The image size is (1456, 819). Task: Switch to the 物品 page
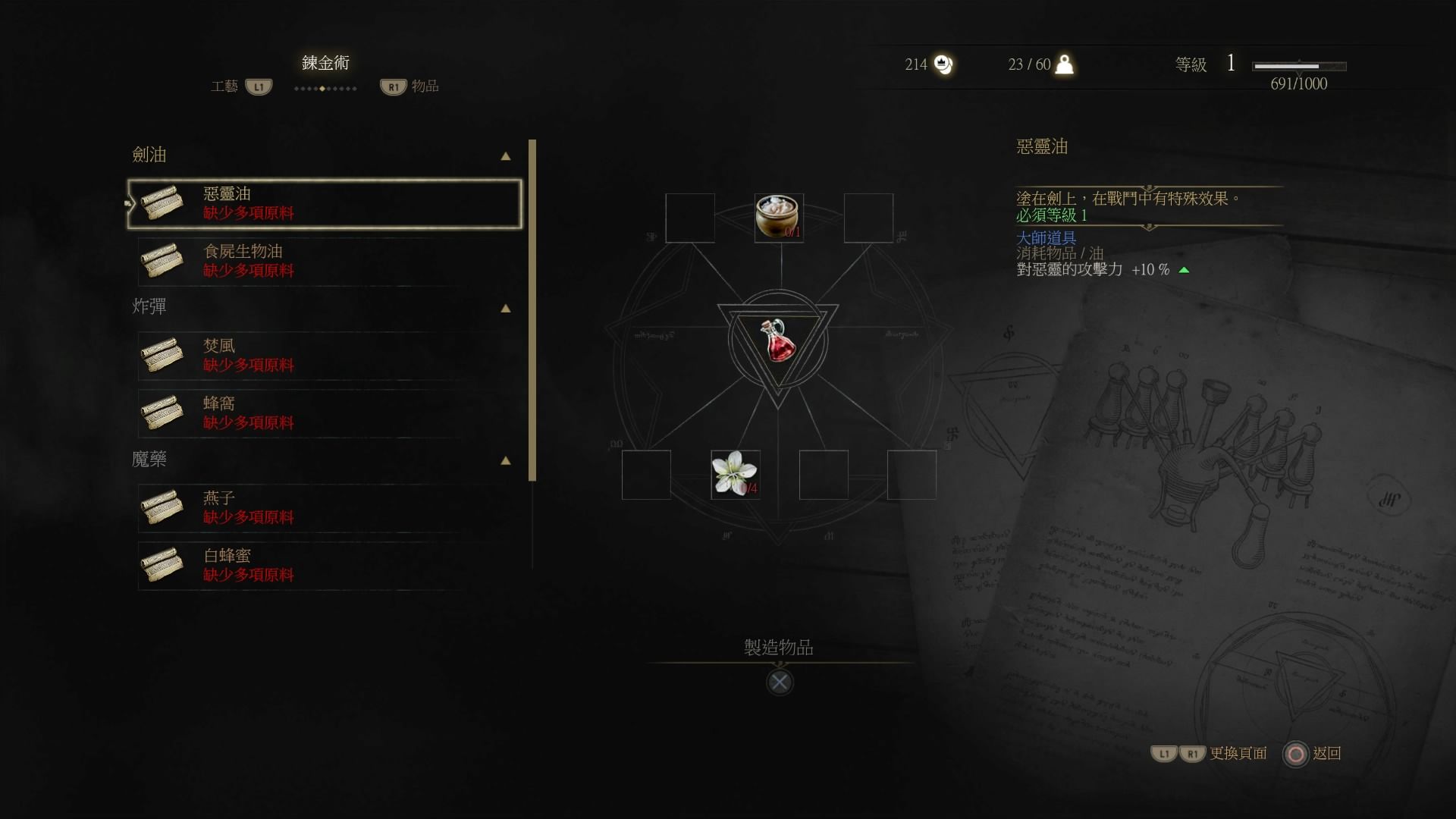[x=409, y=86]
